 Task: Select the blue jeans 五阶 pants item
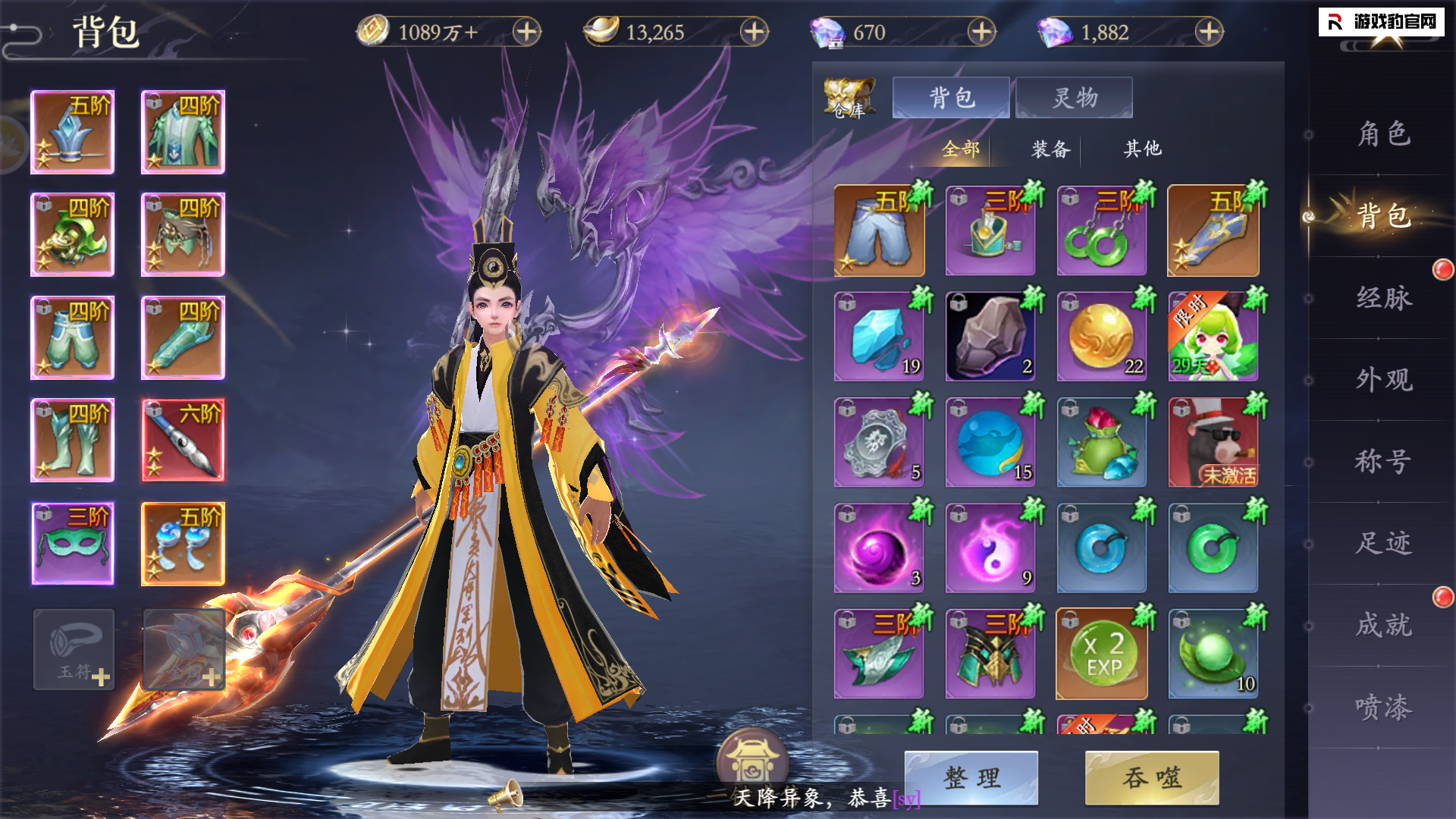[879, 231]
